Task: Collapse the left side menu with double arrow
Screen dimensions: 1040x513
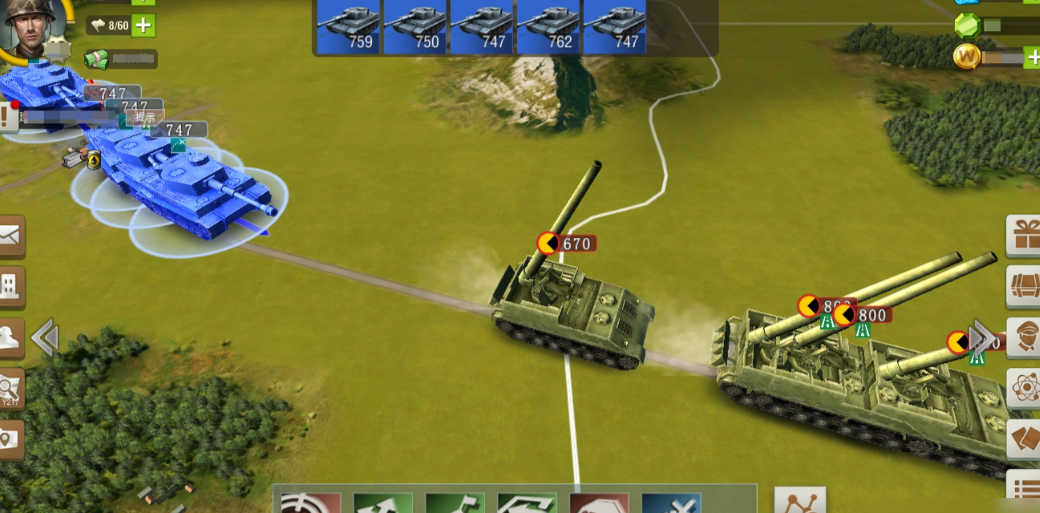Action: tap(44, 338)
